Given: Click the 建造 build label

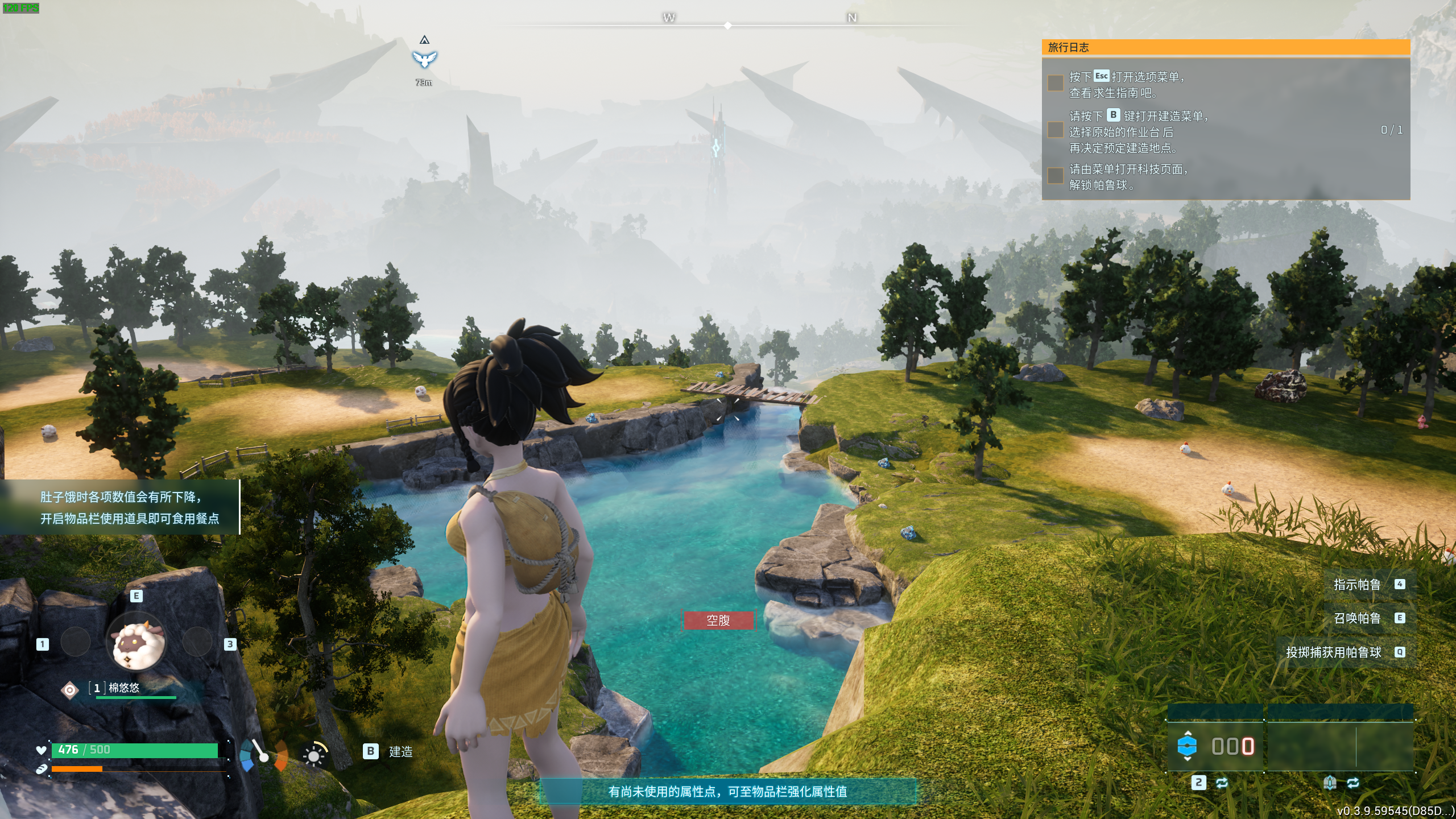Looking at the screenshot, I should tap(400, 752).
